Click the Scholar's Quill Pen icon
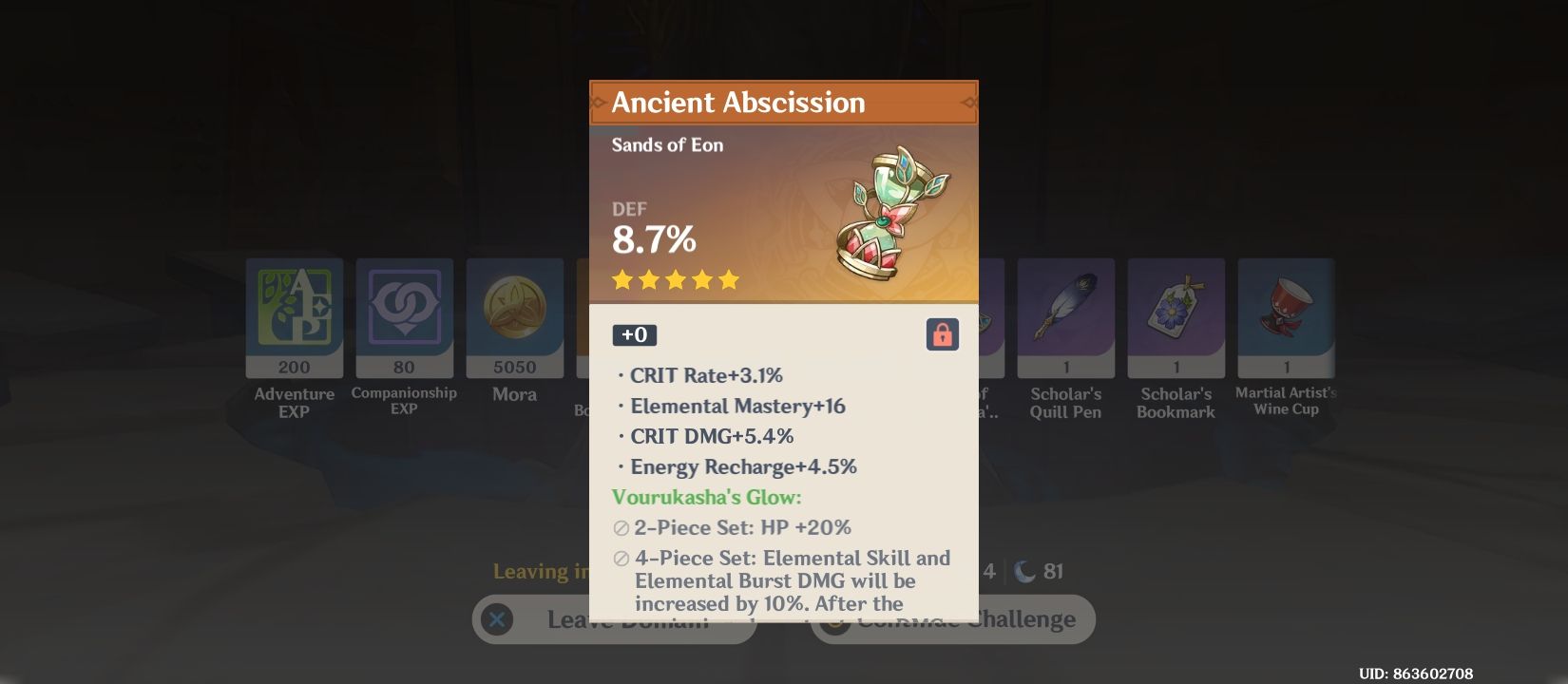Image resolution: width=1568 pixels, height=684 pixels. click(x=1065, y=318)
